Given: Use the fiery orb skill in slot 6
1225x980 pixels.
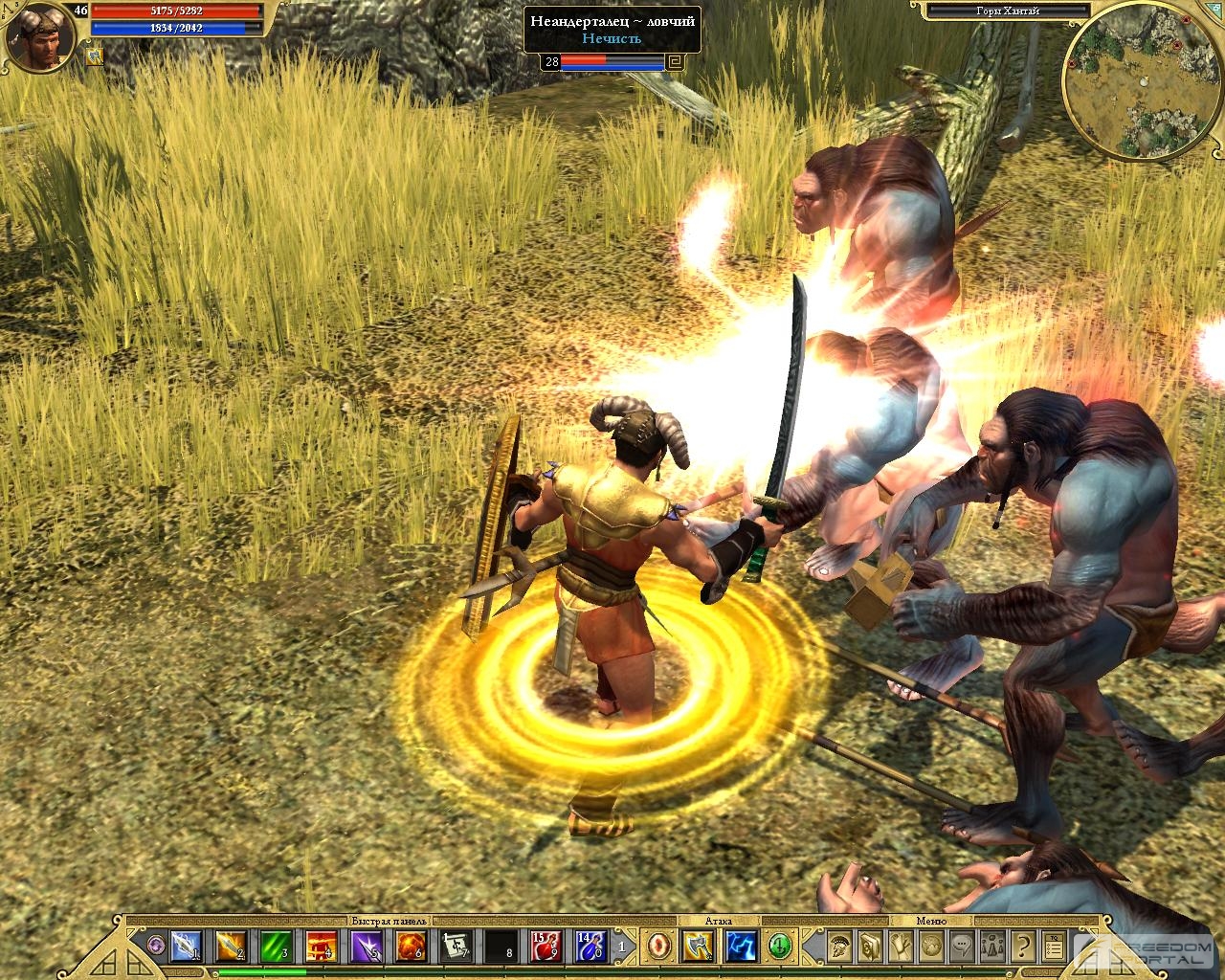Looking at the screenshot, I should tap(412, 947).
